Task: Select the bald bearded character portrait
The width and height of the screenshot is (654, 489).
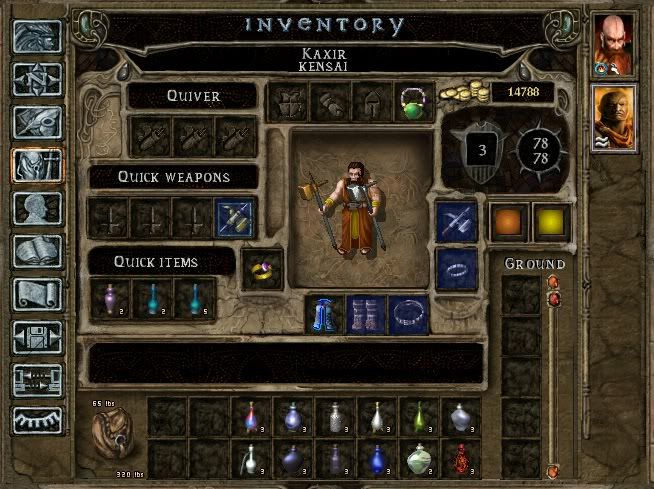Action: click(x=613, y=42)
